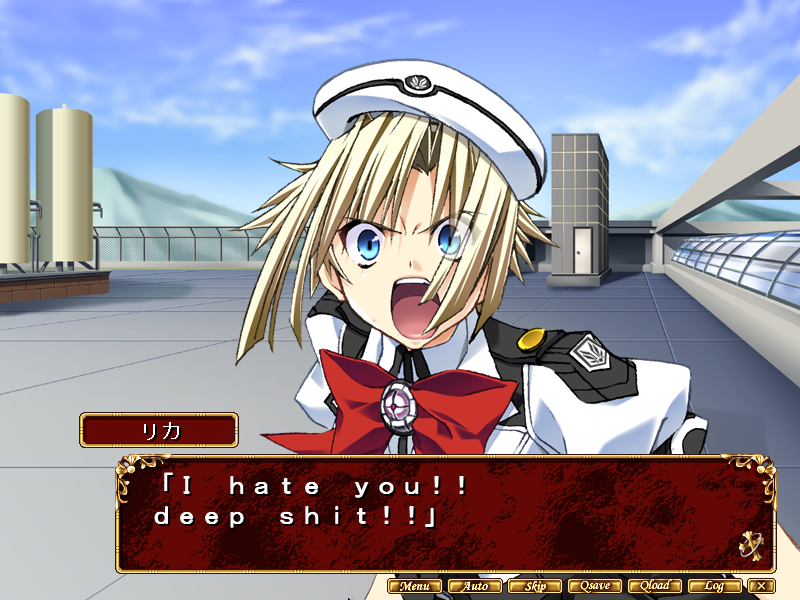Show the dialogue Log
800x600 pixels.
714,586
